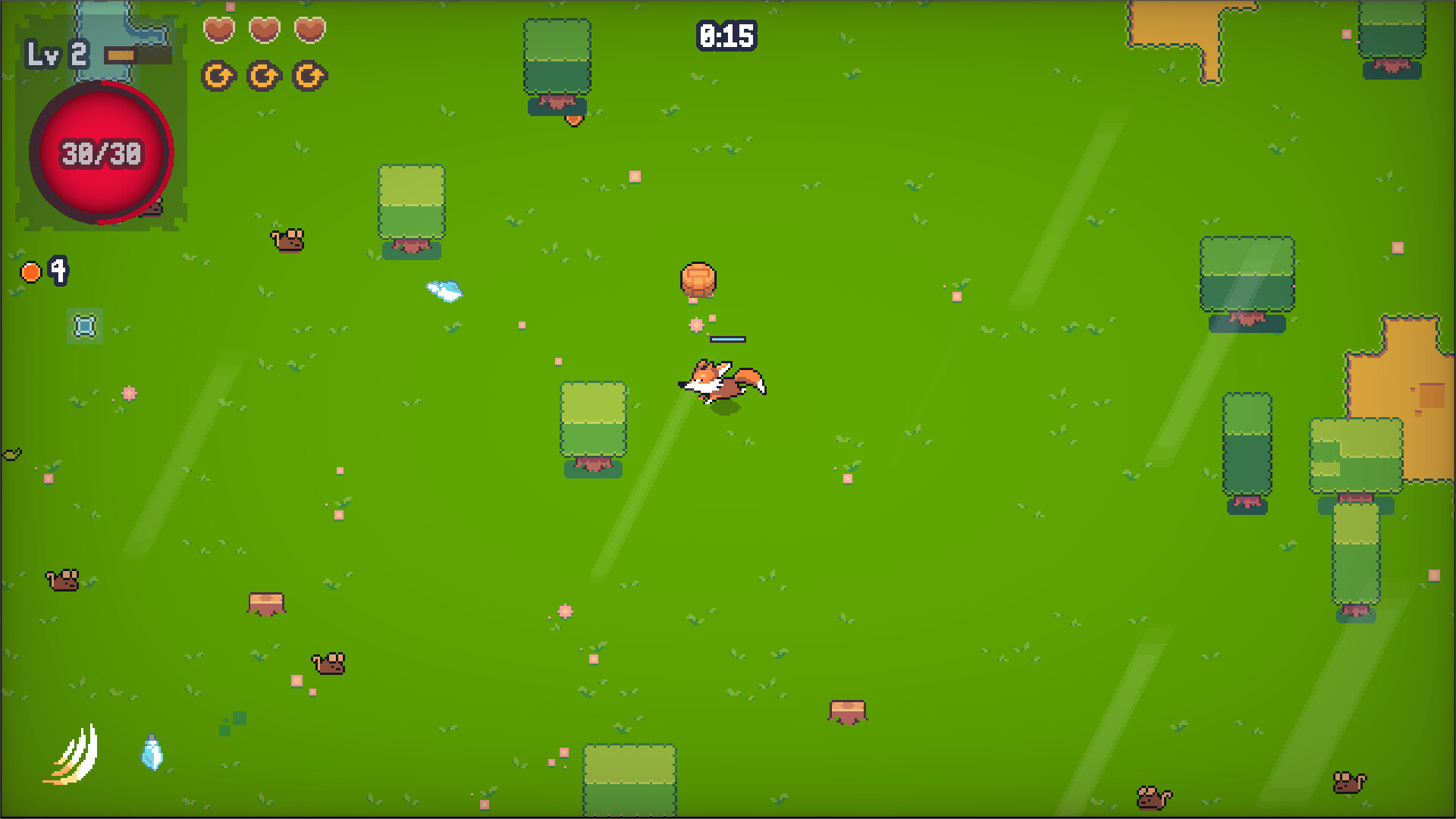Click the red 30/30 health orb
Viewport: 1456px width, 819px height.
(100, 152)
